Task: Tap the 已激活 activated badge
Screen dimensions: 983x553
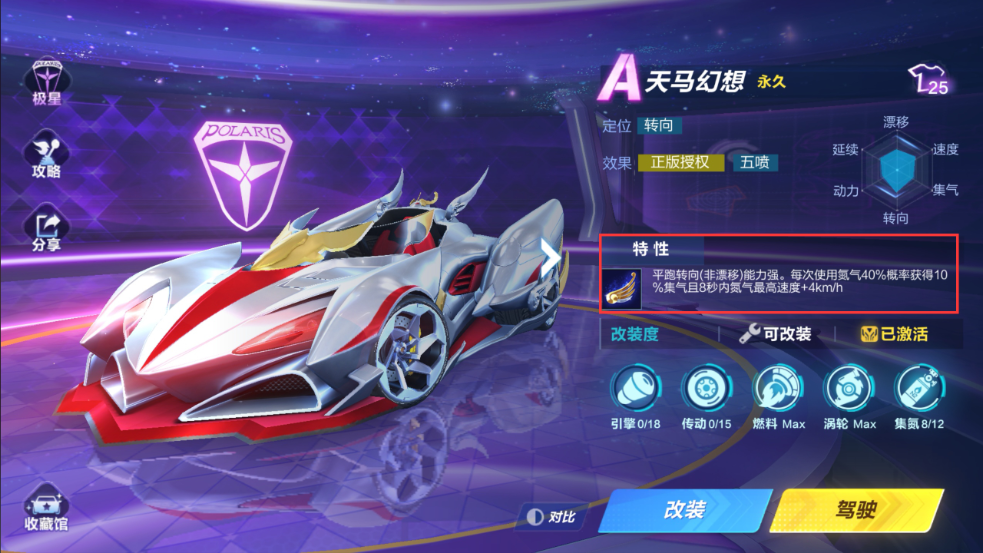Action: click(x=895, y=335)
